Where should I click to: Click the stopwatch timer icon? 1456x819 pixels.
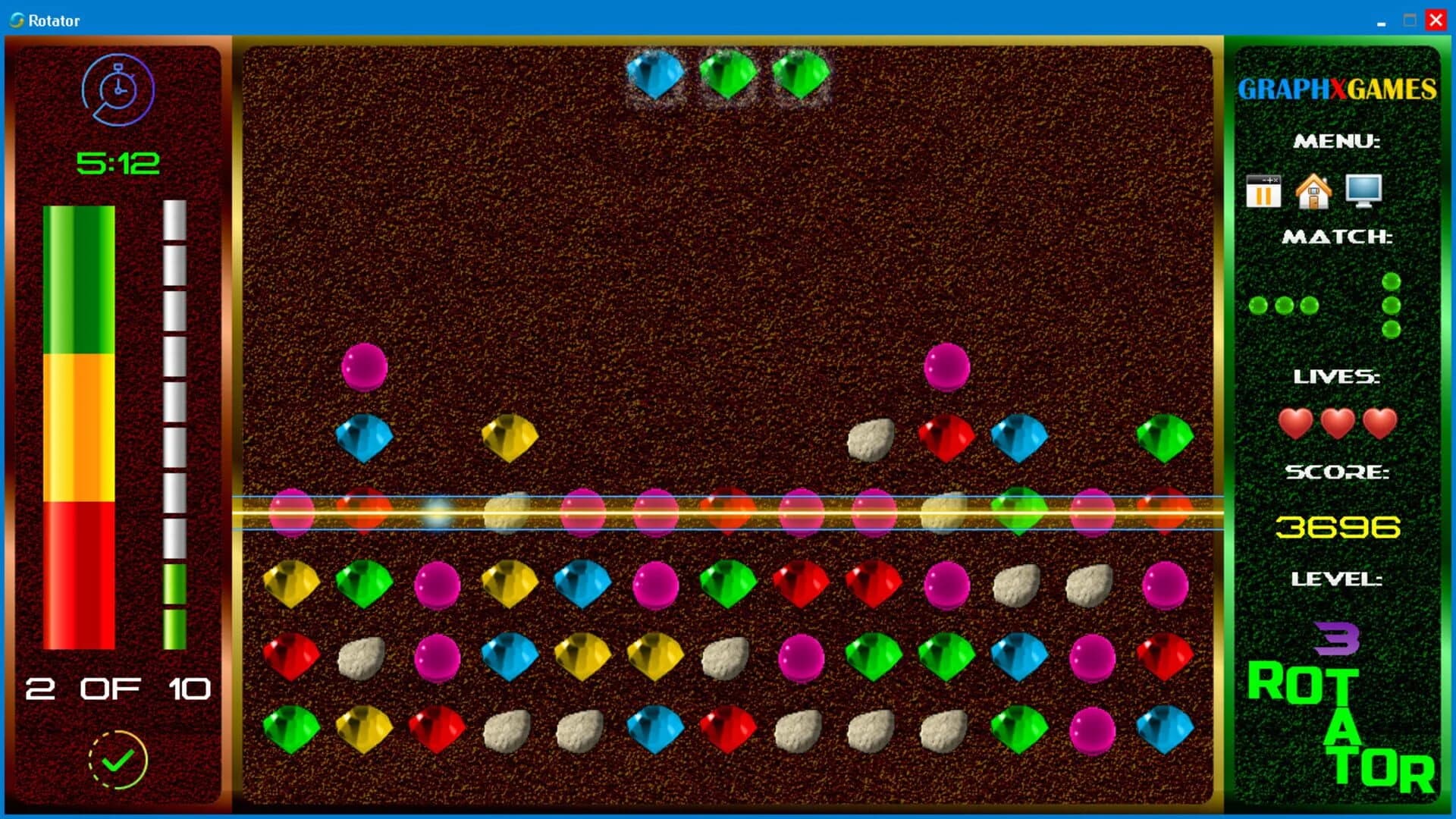118,89
